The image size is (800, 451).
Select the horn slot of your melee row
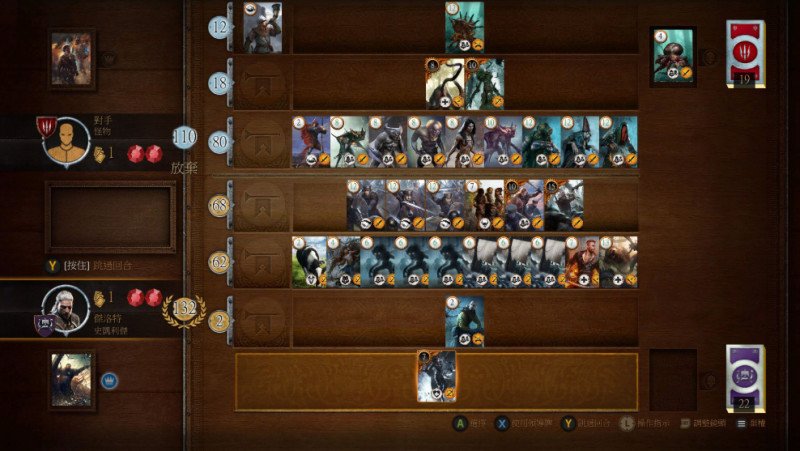tap(262, 205)
